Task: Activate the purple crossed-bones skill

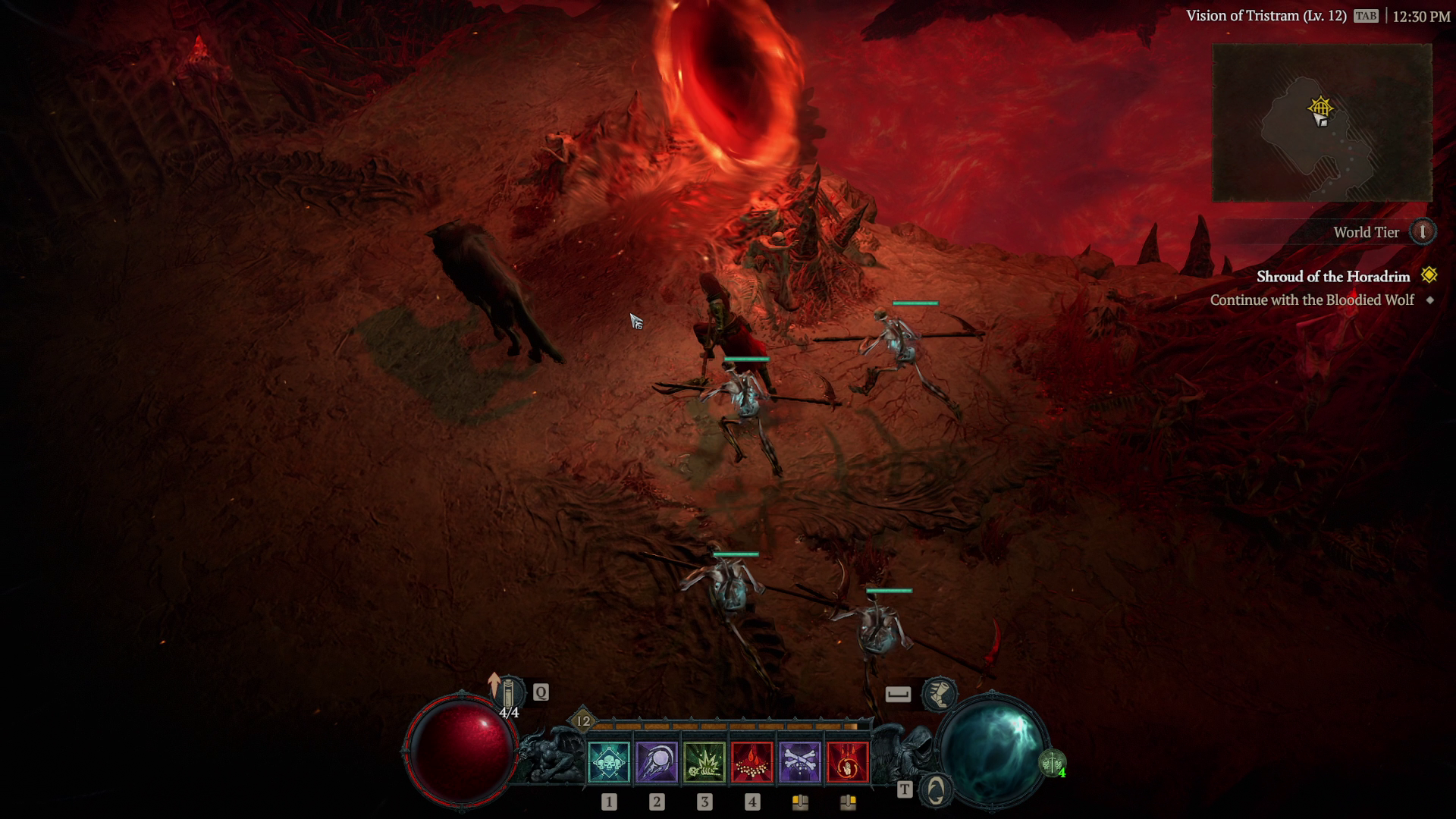Action: pos(799,761)
